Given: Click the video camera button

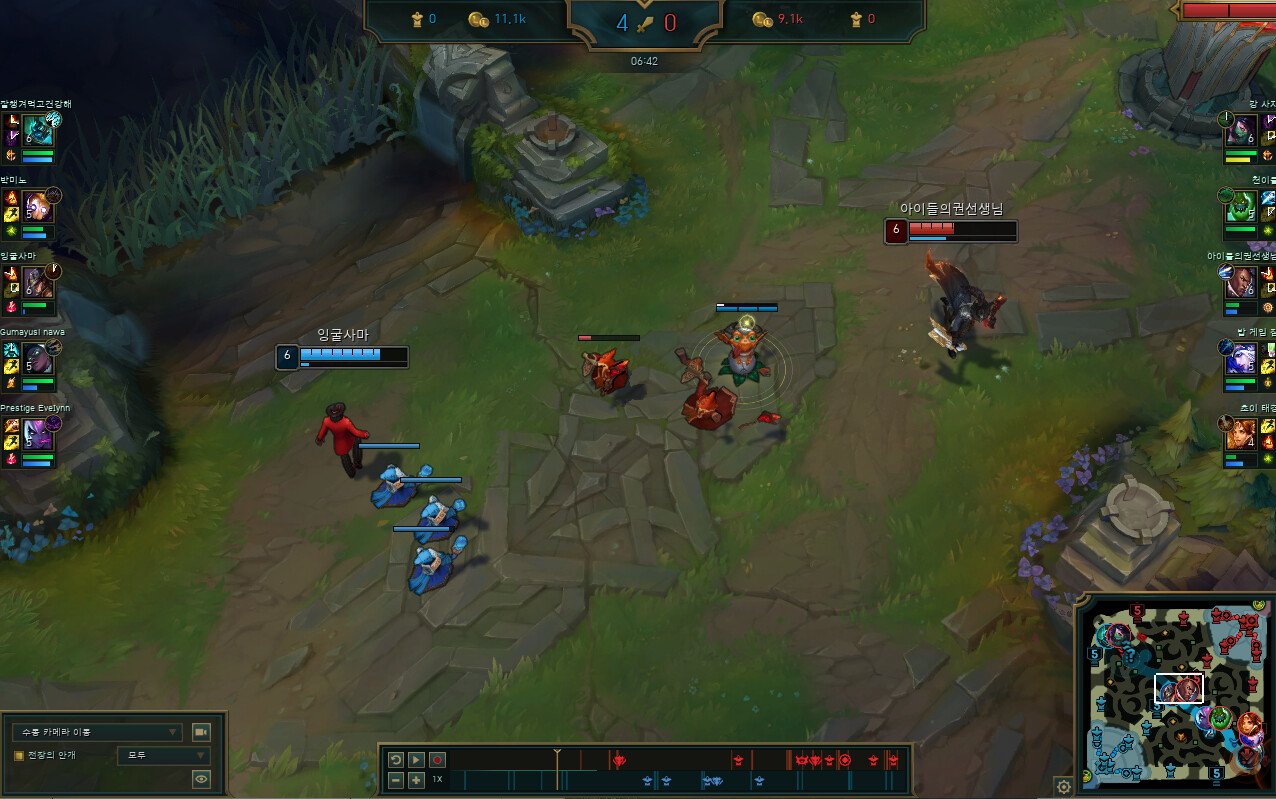Looking at the screenshot, I should tap(201, 732).
